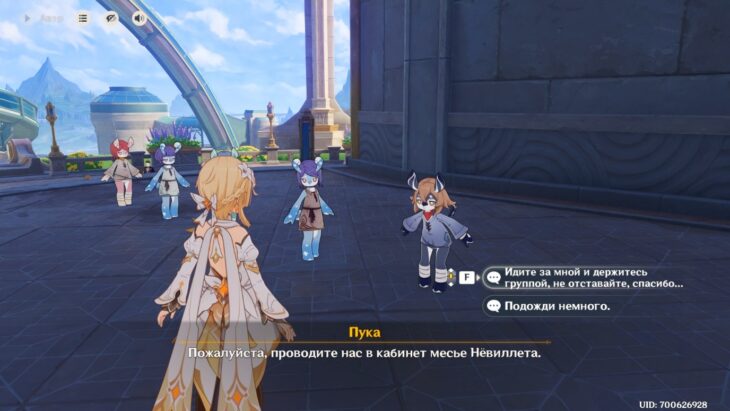The width and height of the screenshot is (730, 411).
Task: Toggle the voice-over speaker icon
Action: coord(138,18)
